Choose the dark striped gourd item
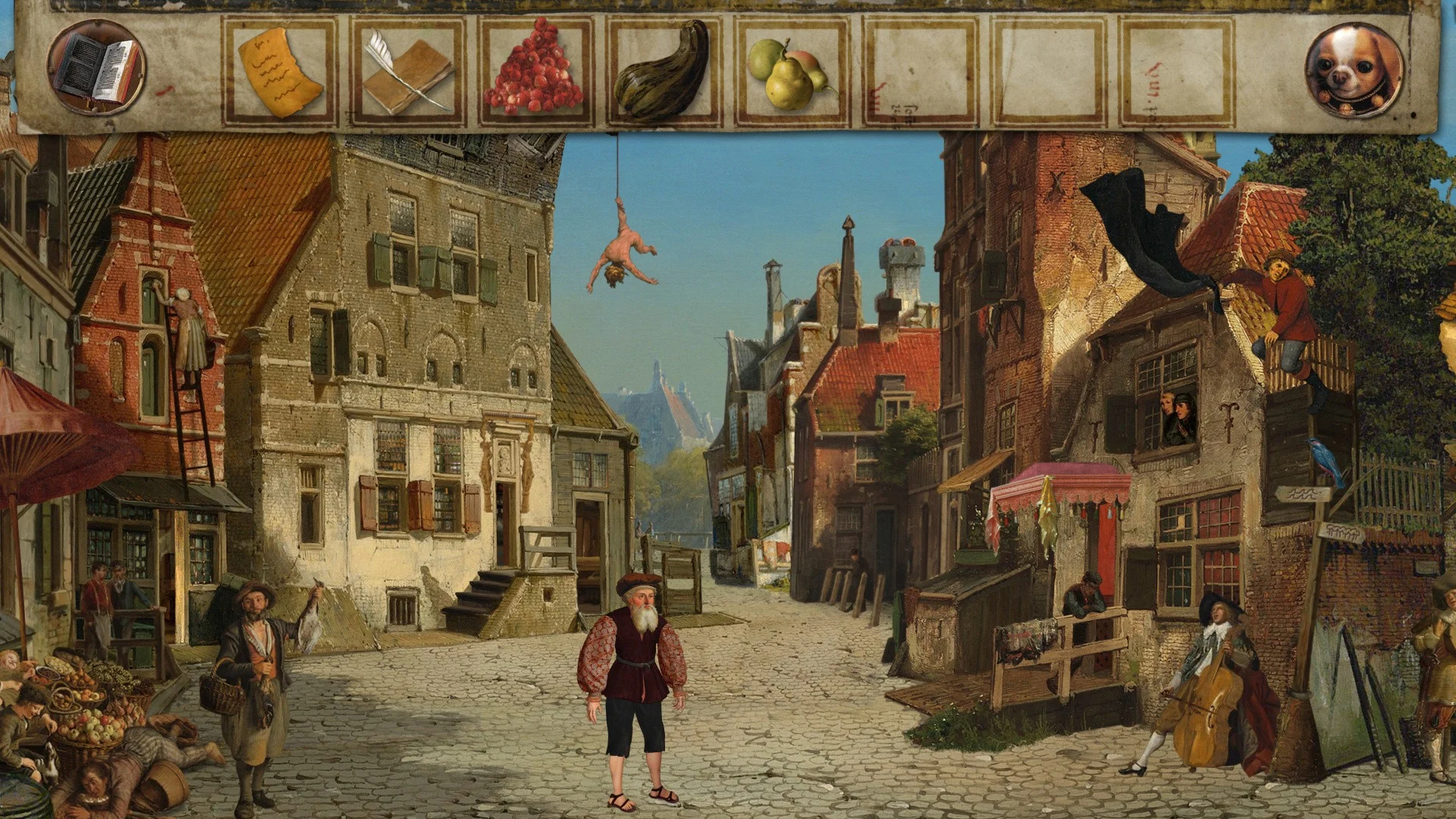 pos(664,72)
